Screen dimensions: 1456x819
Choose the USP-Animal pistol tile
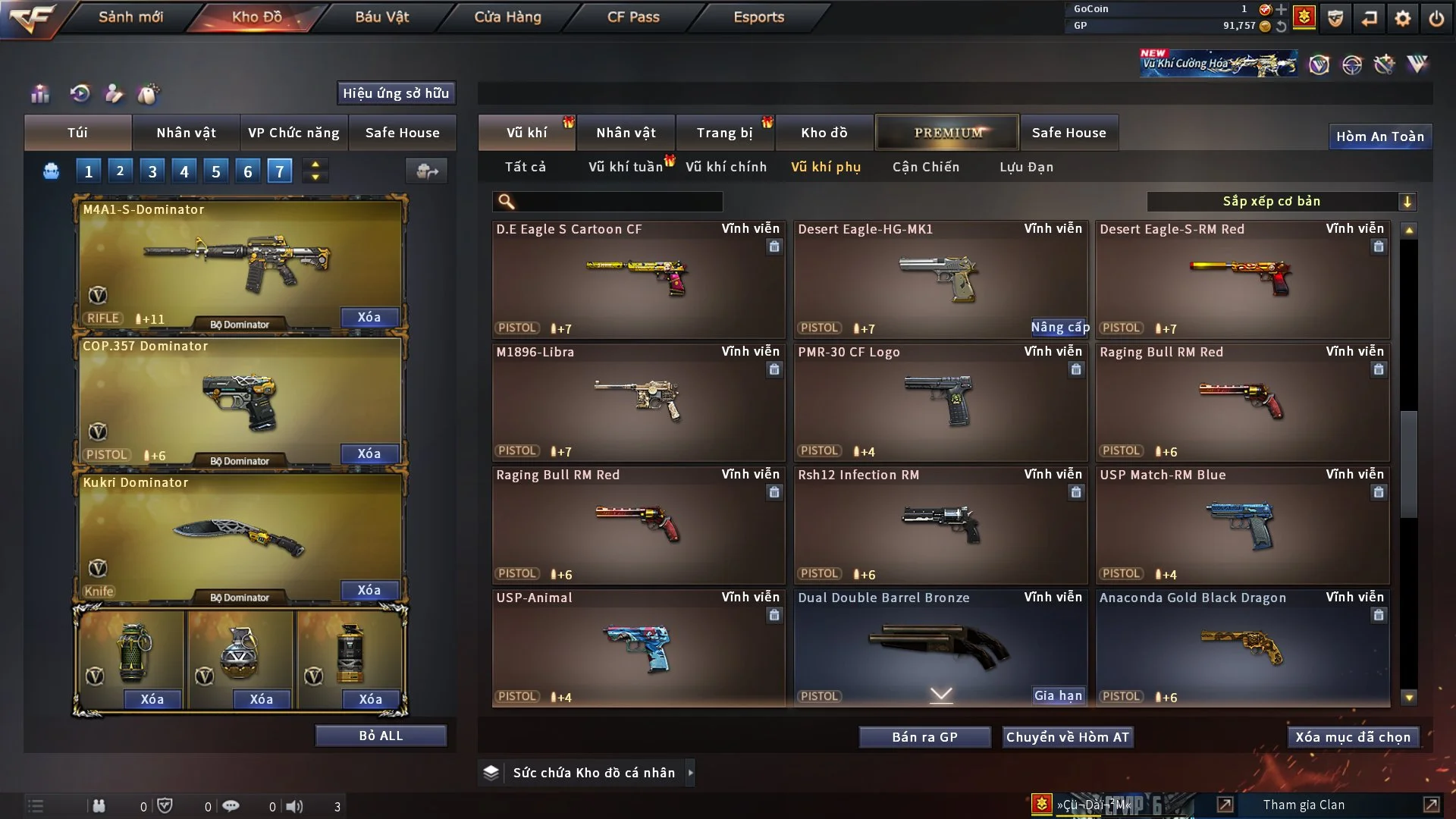click(x=637, y=648)
